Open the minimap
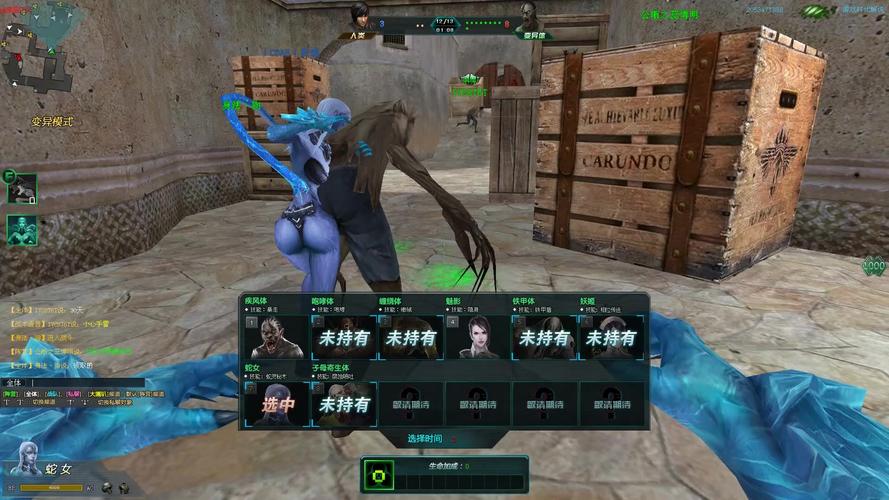Viewport: 889px width, 500px height. click(30, 60)
